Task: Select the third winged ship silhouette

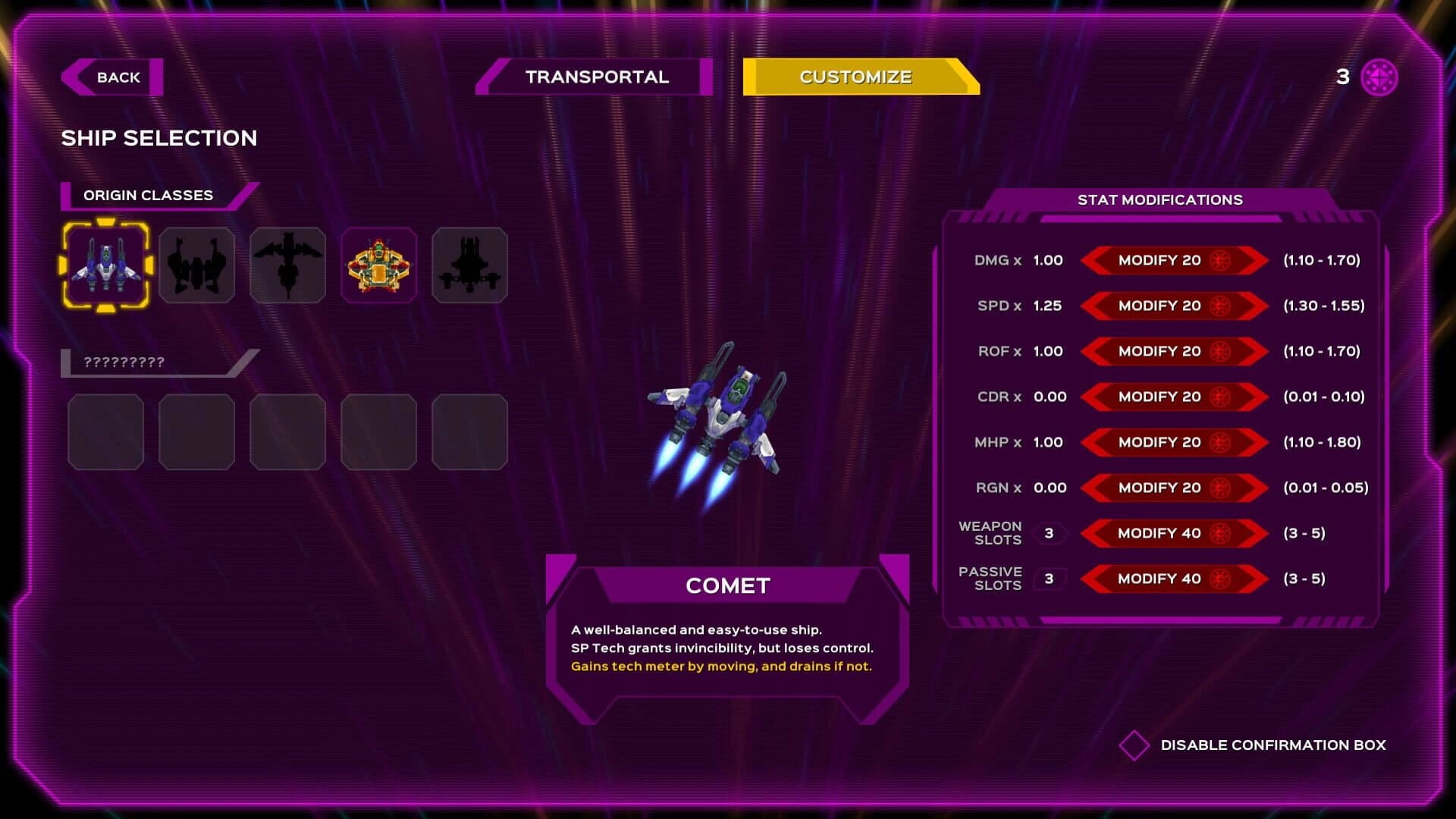Action: [x=288, y=265]
